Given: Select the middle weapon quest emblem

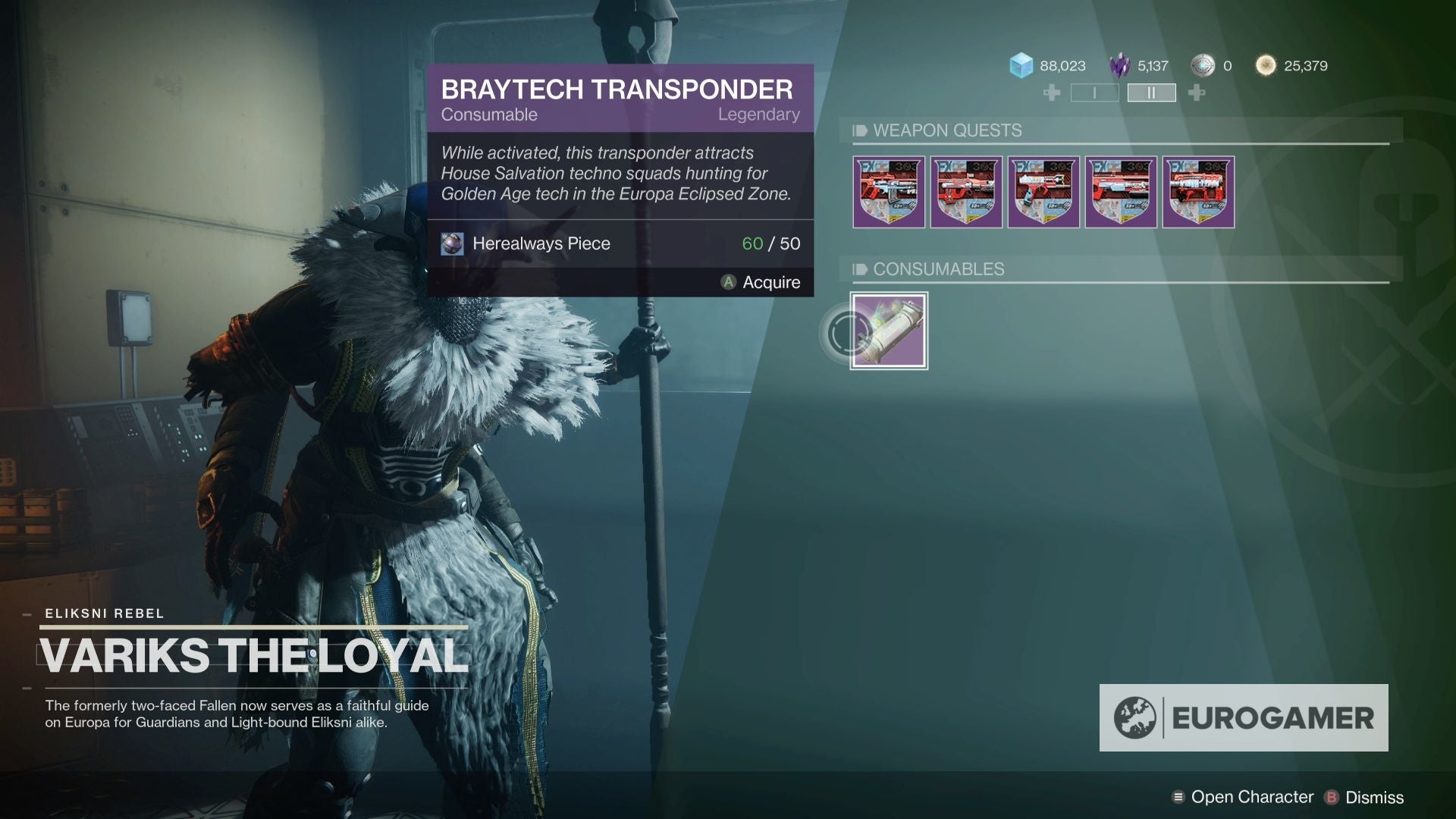Looking at the screenshot, I should (1045, 192).
